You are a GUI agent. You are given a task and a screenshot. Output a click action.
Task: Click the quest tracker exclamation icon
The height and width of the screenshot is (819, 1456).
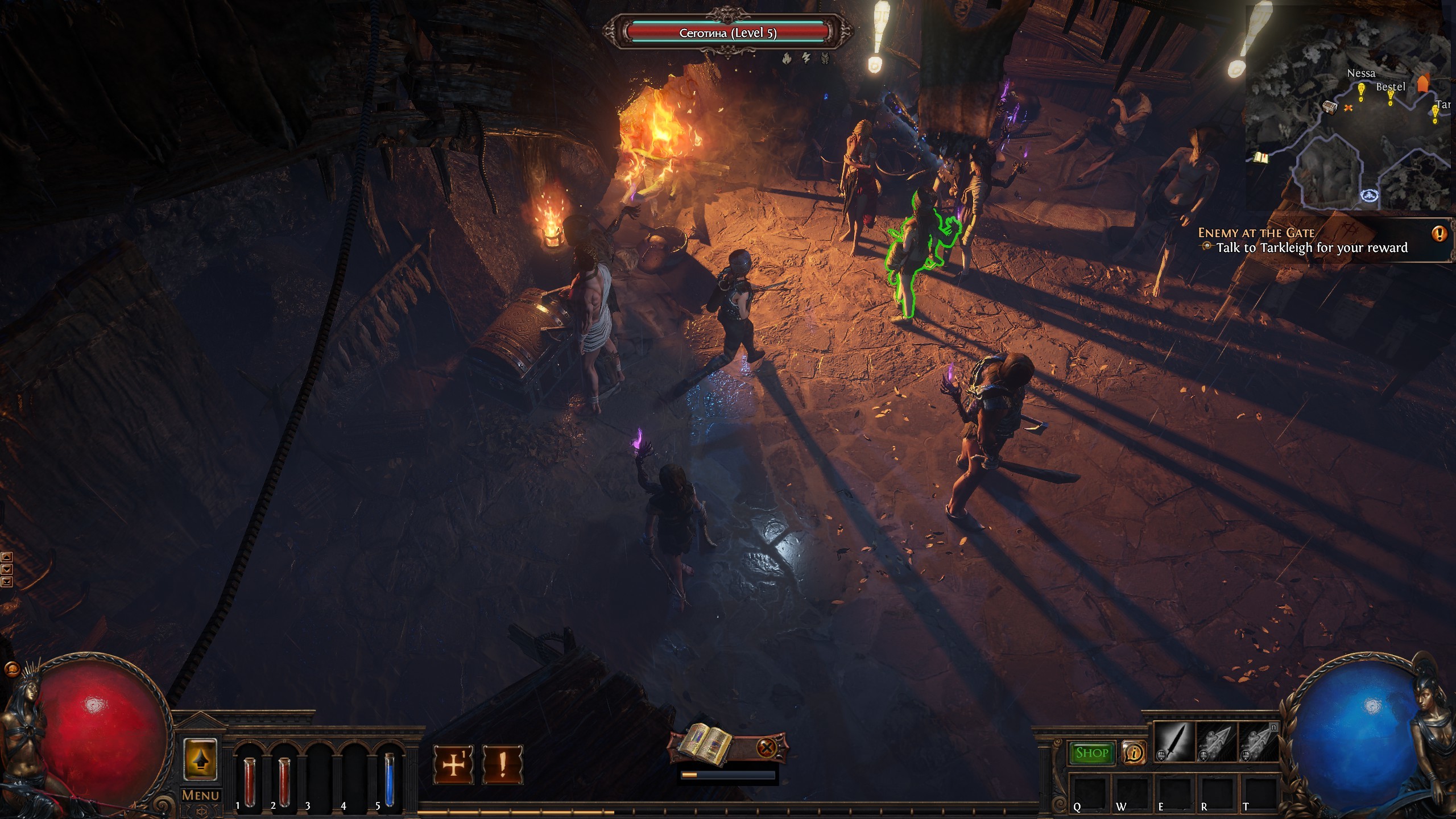click(1440, 233)
